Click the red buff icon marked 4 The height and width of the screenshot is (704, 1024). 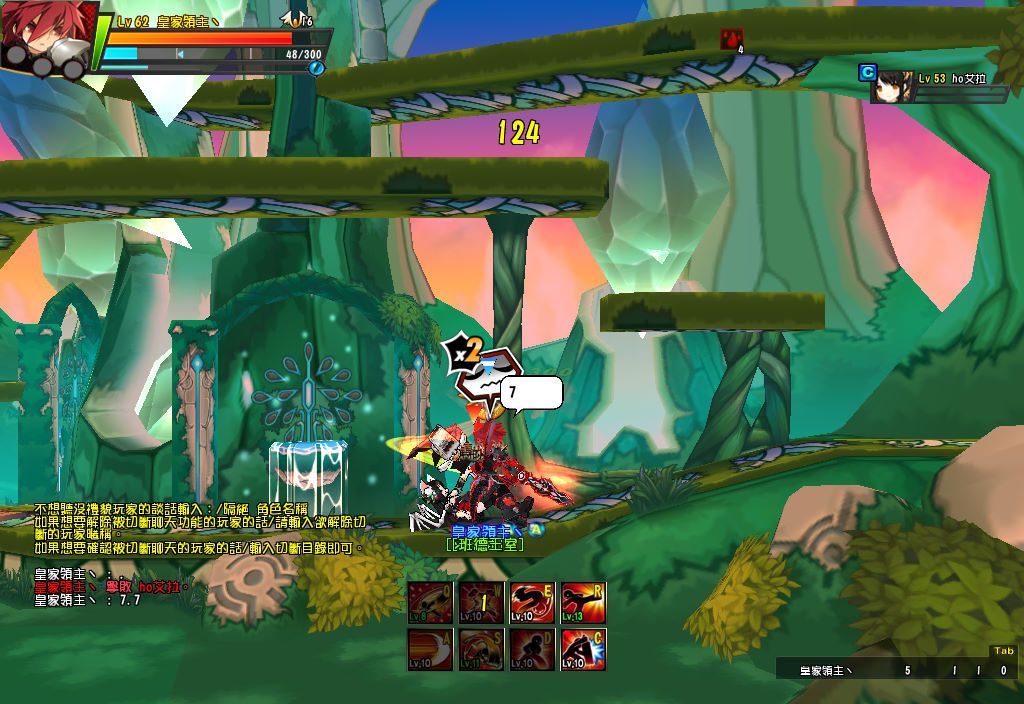click(x=732, y=39)
